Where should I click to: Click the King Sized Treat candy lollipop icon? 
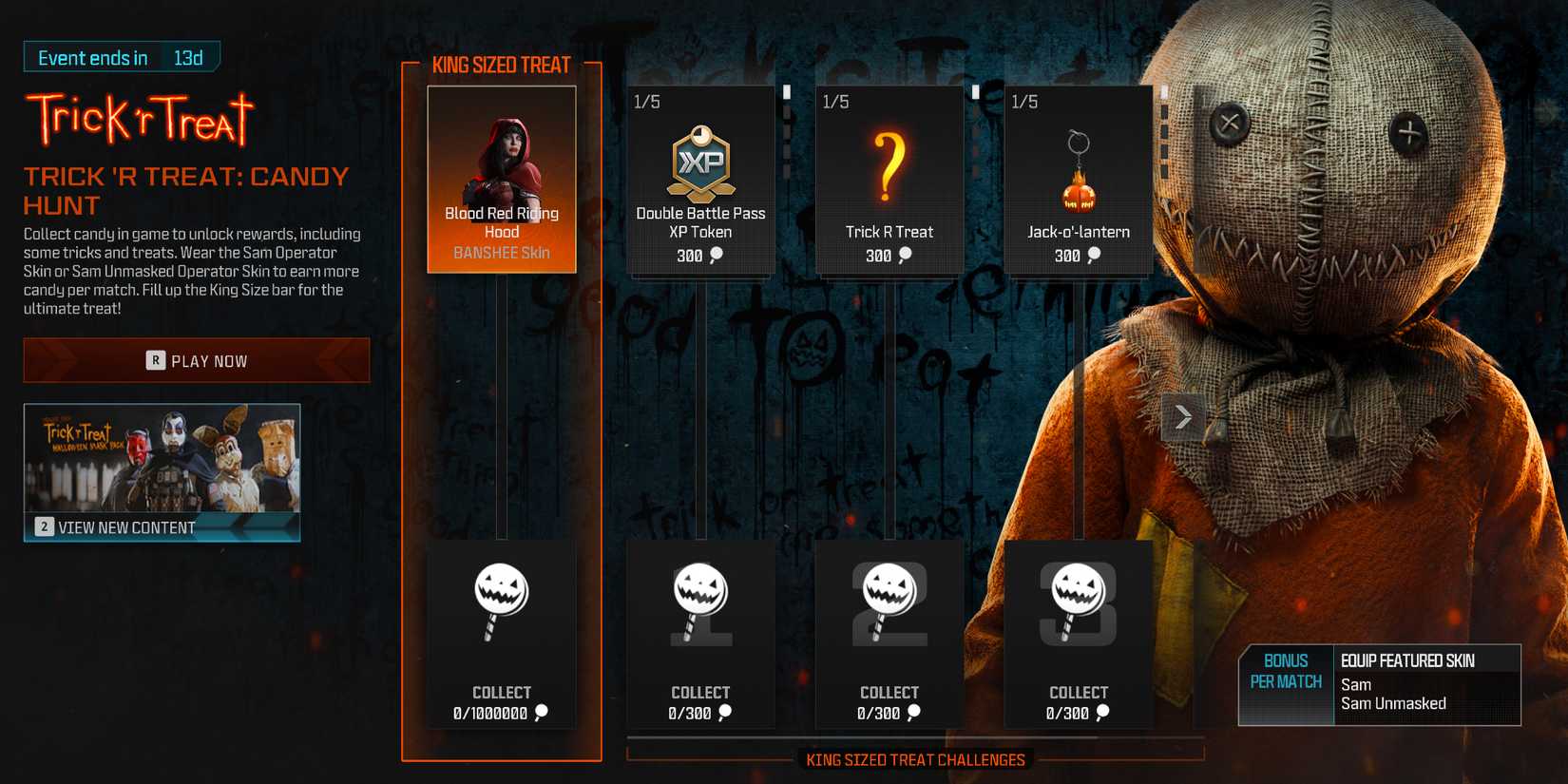[501, 601]
